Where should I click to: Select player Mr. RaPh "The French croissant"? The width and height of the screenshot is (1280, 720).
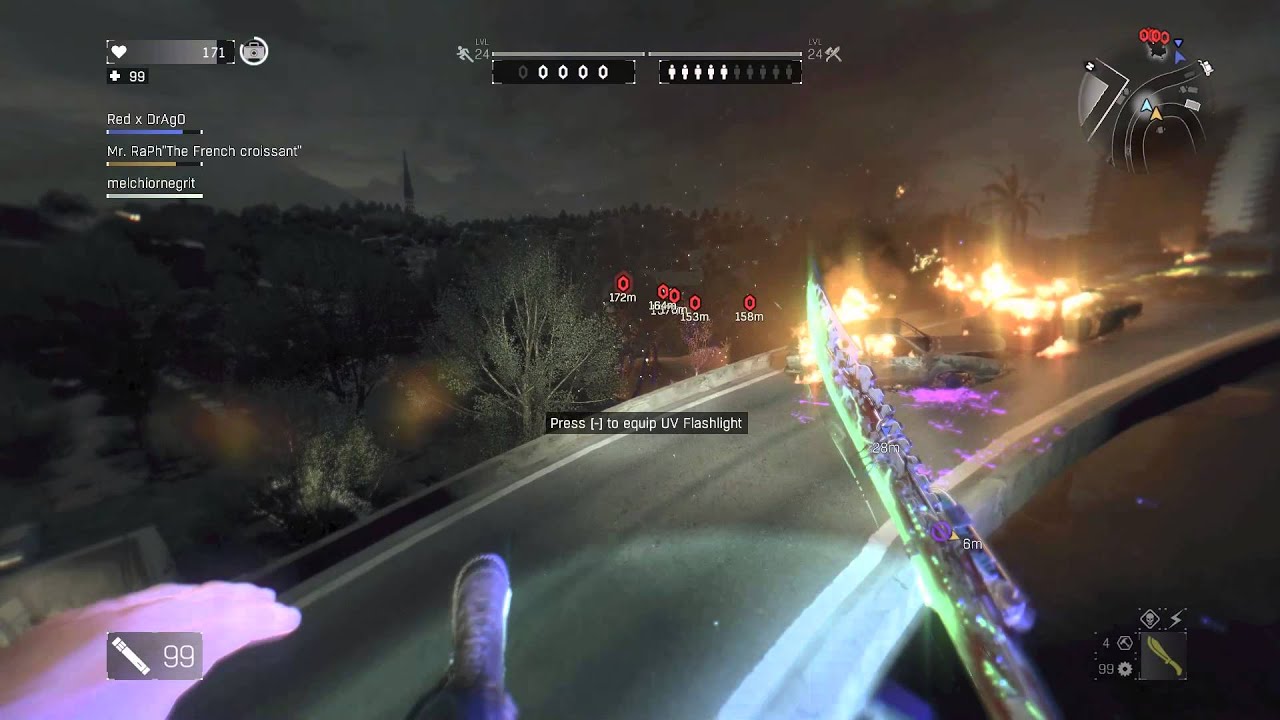tap(204, 151)
